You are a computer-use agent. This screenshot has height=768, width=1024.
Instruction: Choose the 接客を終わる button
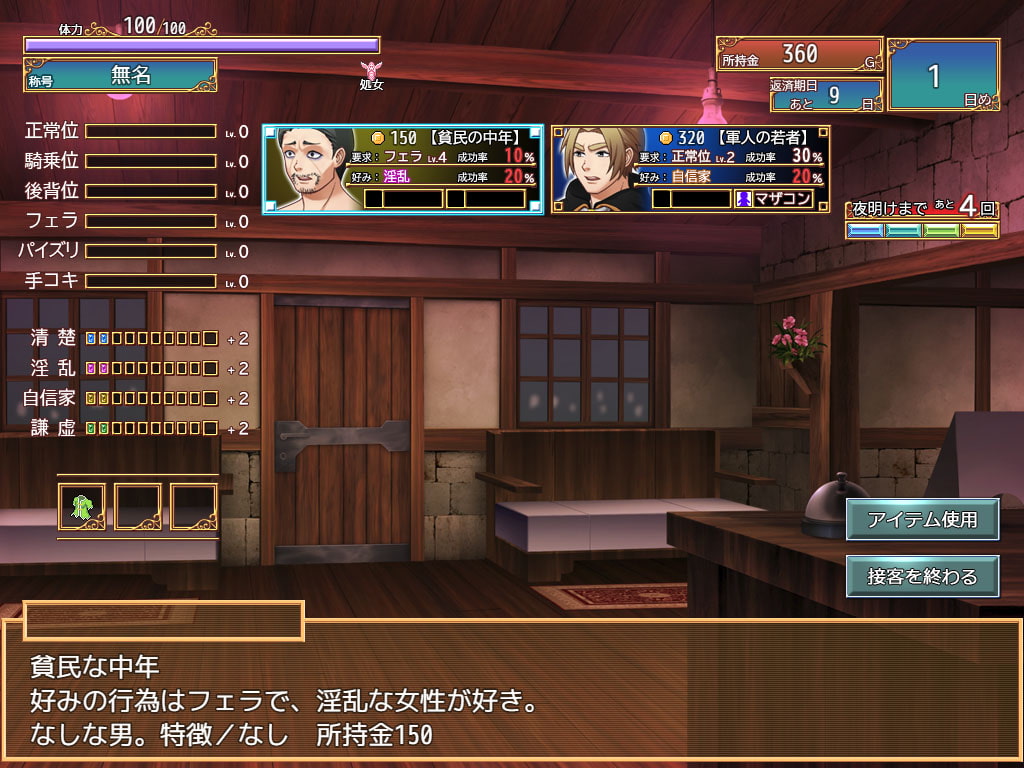[x=921, y=576]
